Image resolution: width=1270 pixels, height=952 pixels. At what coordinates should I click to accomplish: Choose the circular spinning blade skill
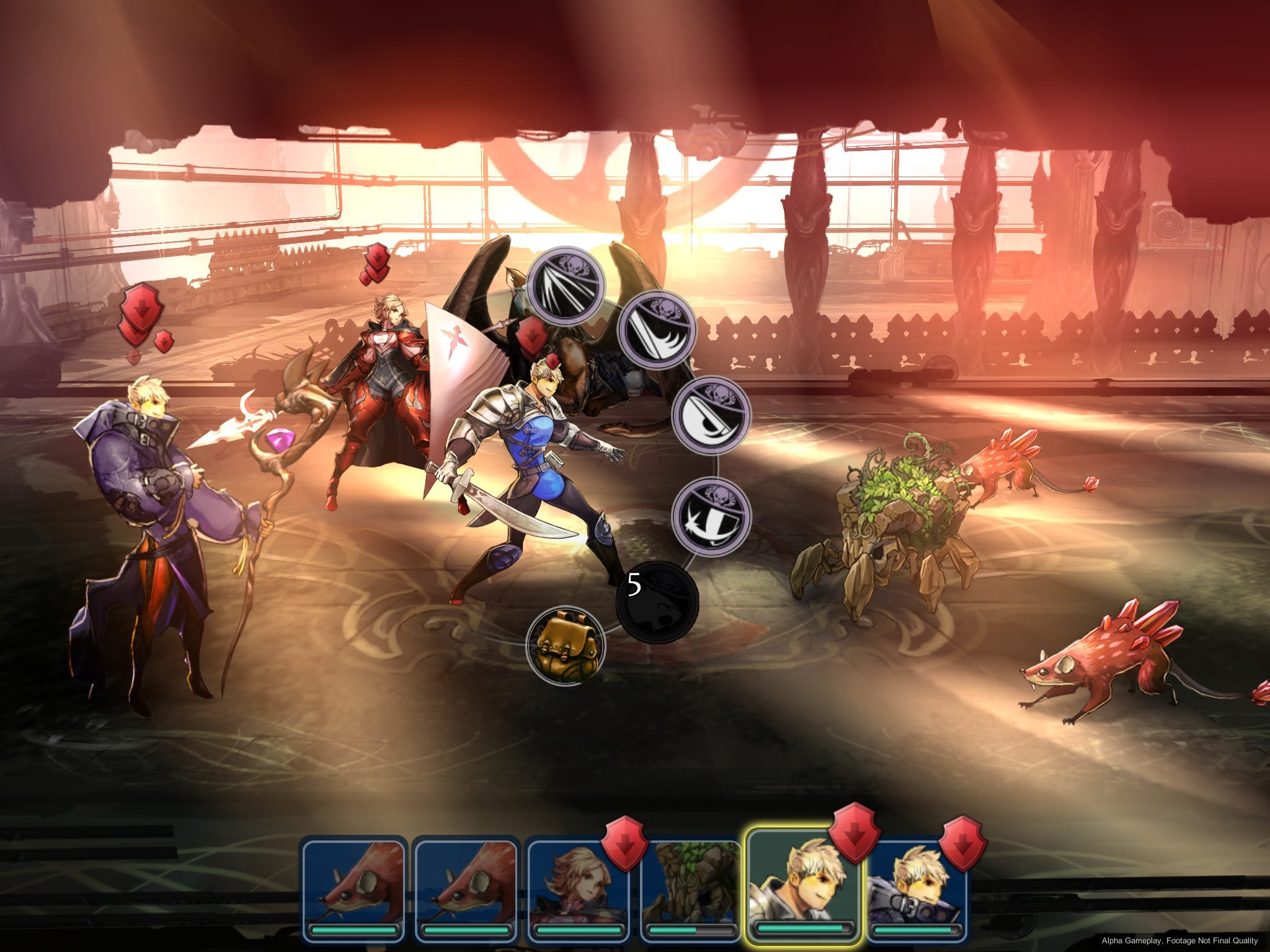click(711, 414)
